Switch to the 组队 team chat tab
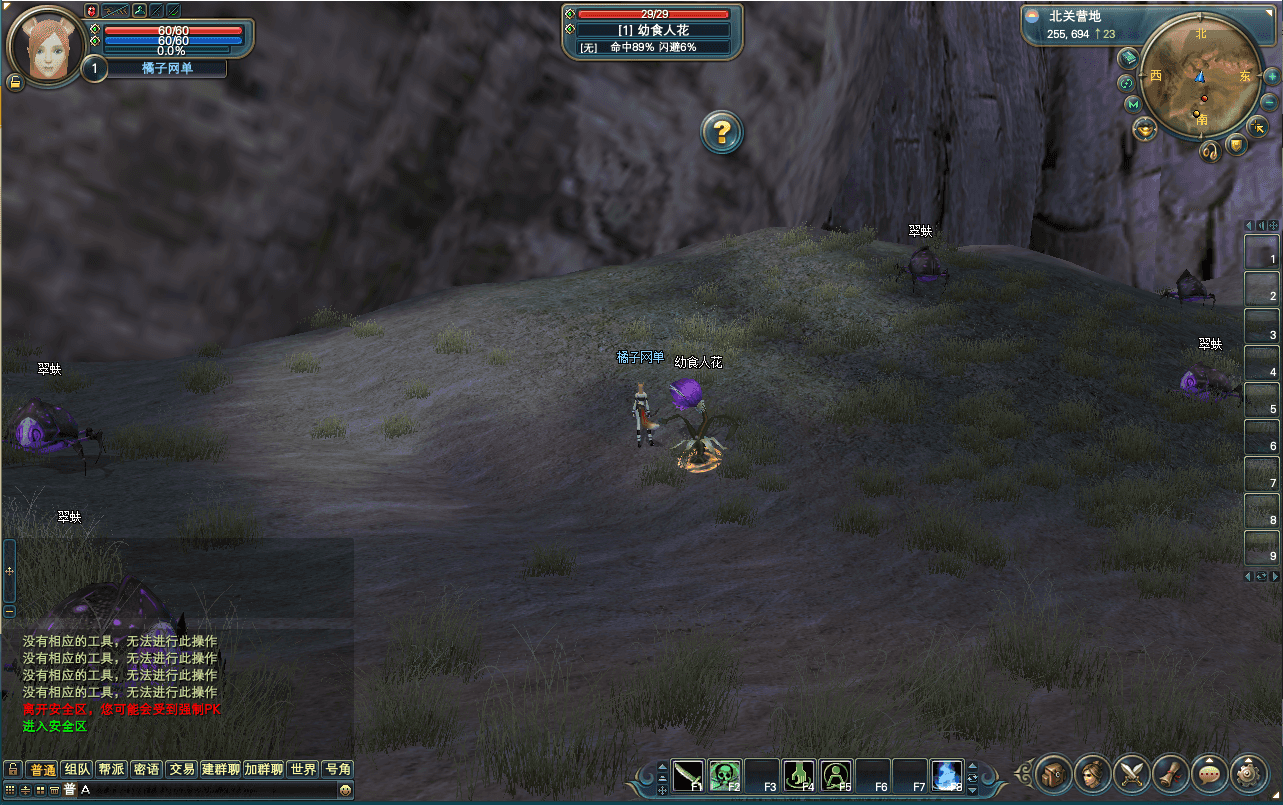The height and width of the screenshot is (805, 1283). (77, 769)
